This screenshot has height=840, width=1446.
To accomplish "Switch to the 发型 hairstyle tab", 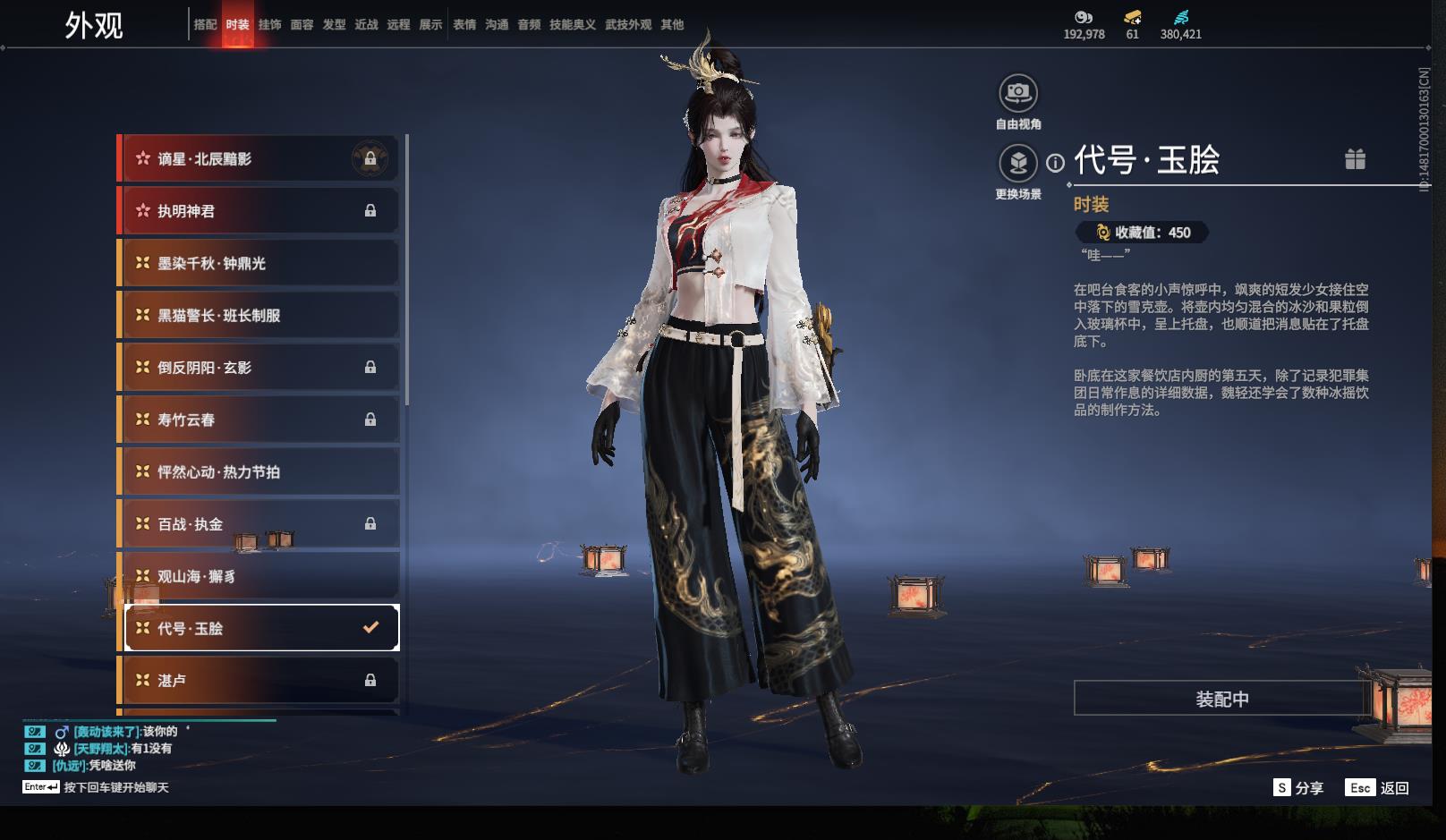I will coord(334,25).
